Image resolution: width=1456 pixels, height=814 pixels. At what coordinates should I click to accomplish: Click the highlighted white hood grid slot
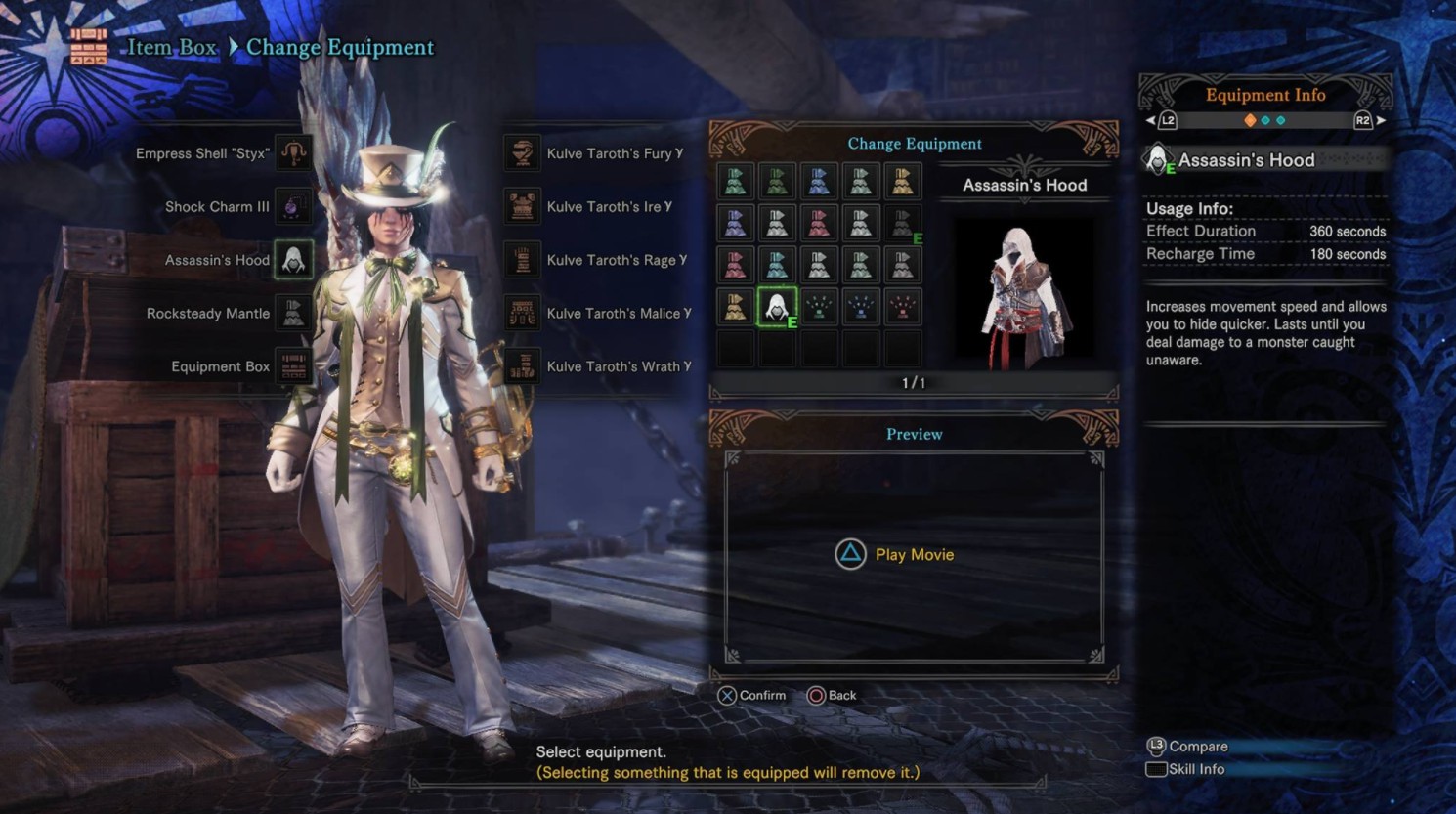tap(777, 307)
